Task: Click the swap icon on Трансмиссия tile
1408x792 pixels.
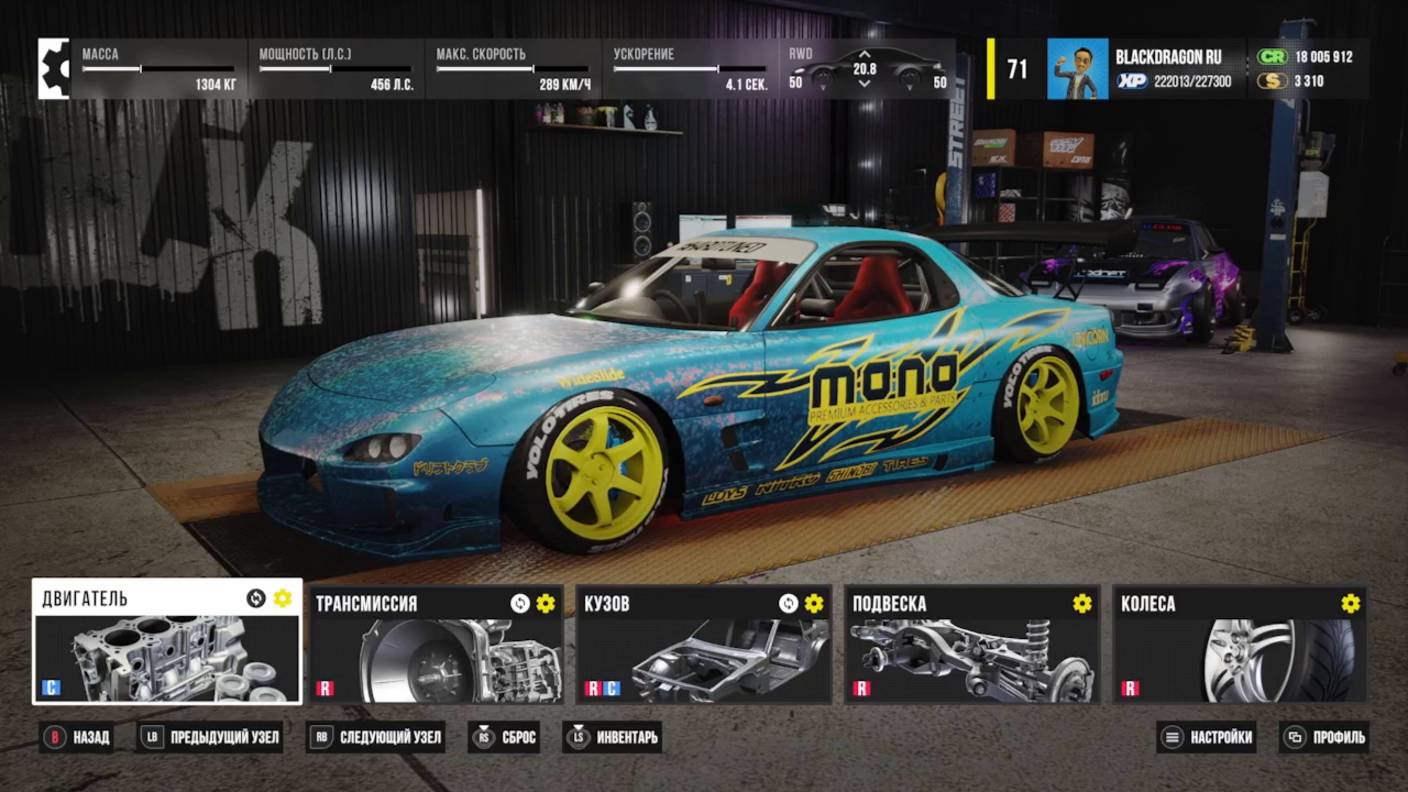Action: point(520,603)
